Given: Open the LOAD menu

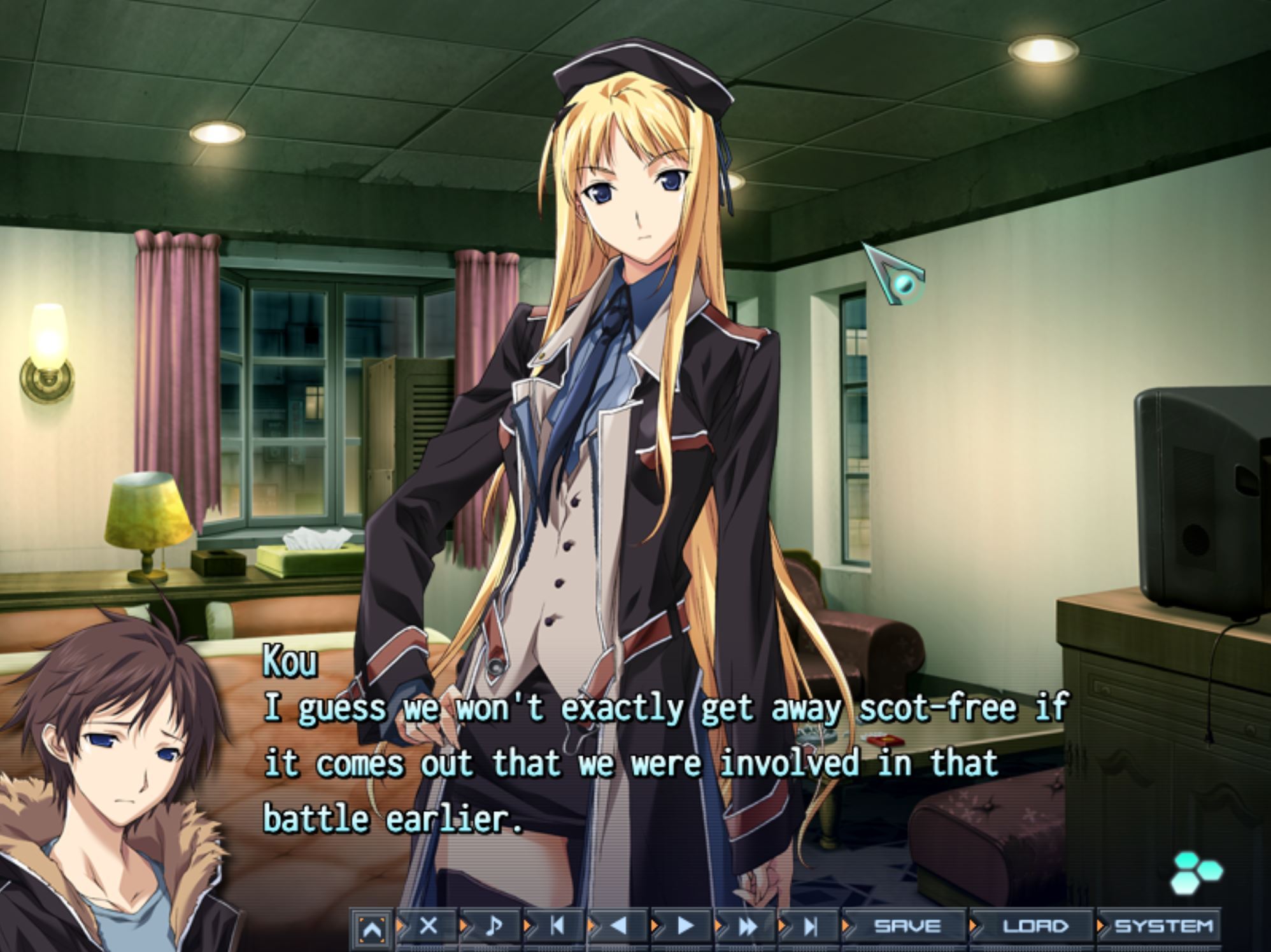Looking at the screenshot, I should coord(1035,927).
